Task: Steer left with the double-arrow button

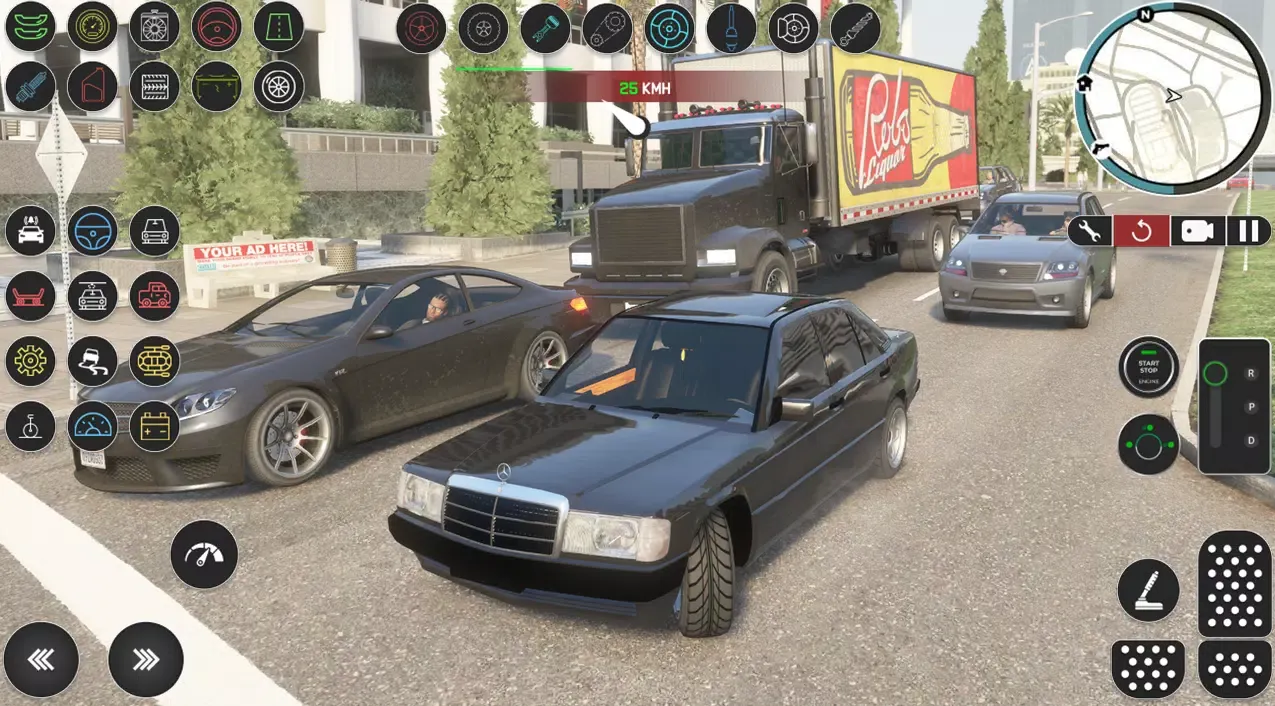Action: tap(41, 659)
